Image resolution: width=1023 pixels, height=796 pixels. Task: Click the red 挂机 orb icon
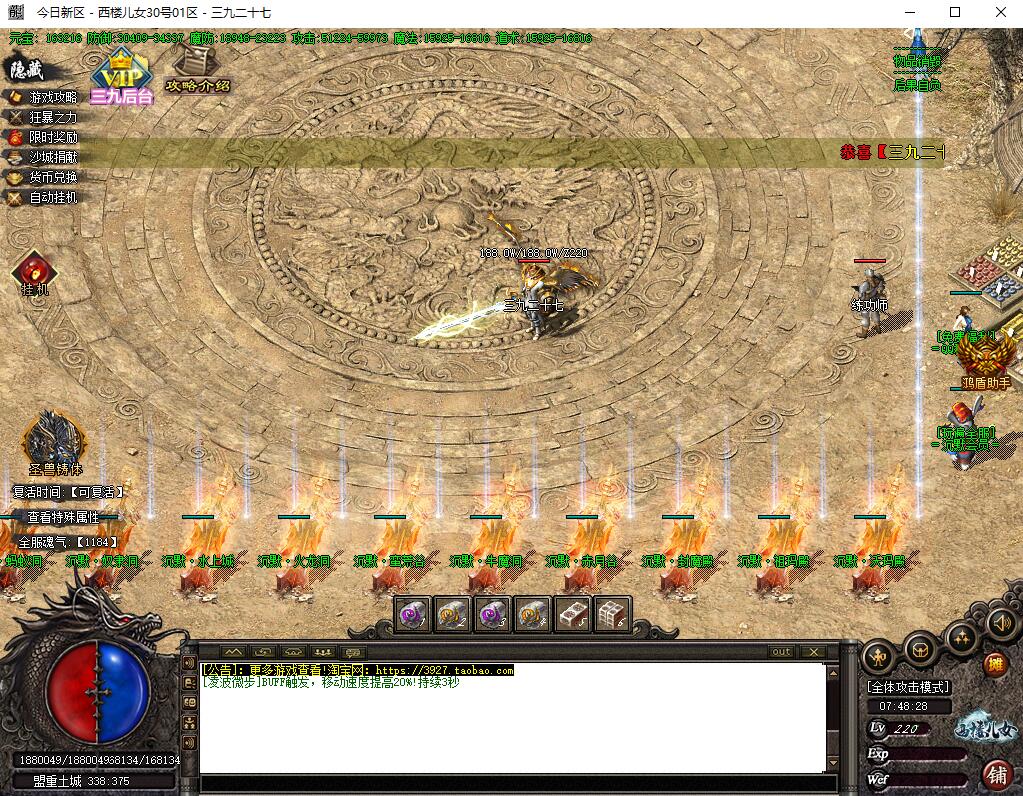(34, 271)
